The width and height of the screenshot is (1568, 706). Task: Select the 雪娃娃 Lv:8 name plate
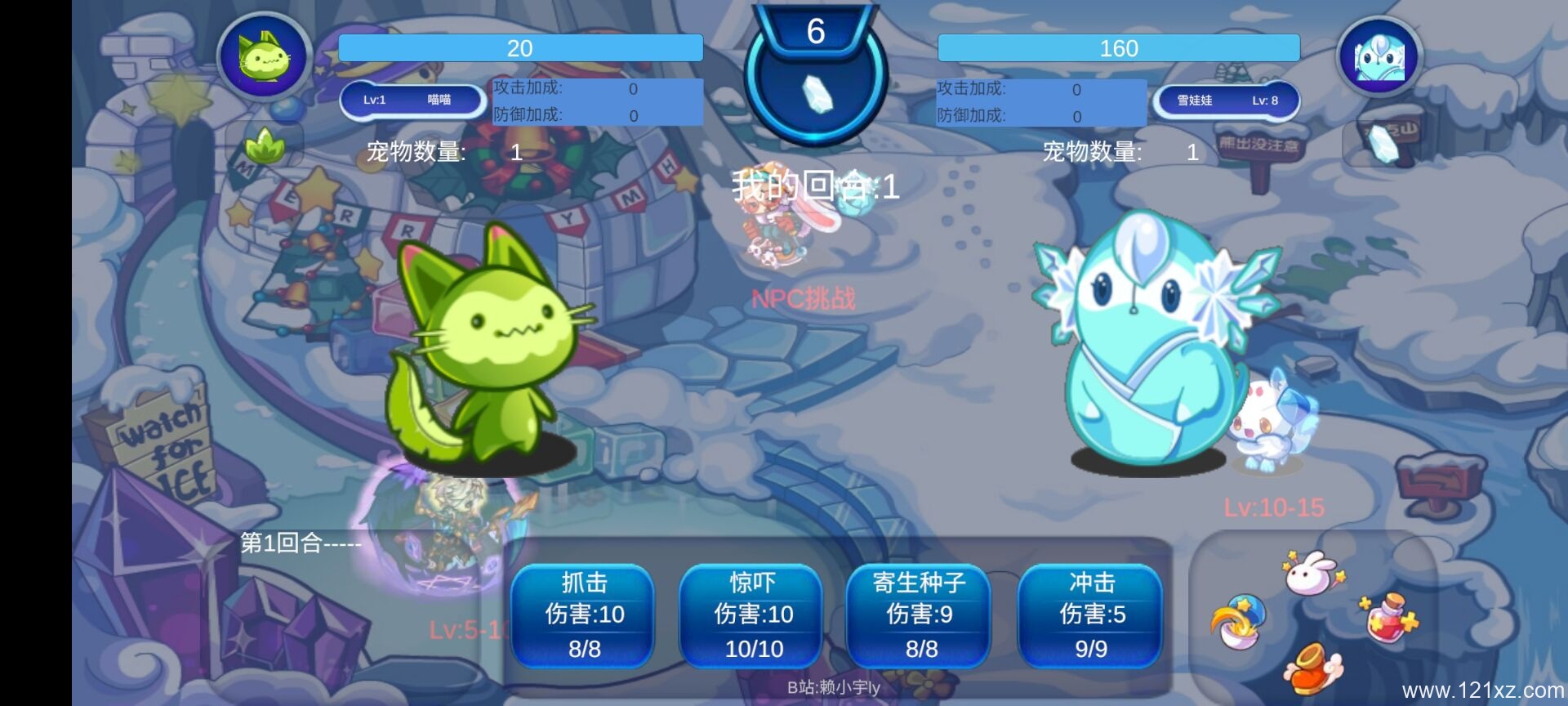(1225, 101)
